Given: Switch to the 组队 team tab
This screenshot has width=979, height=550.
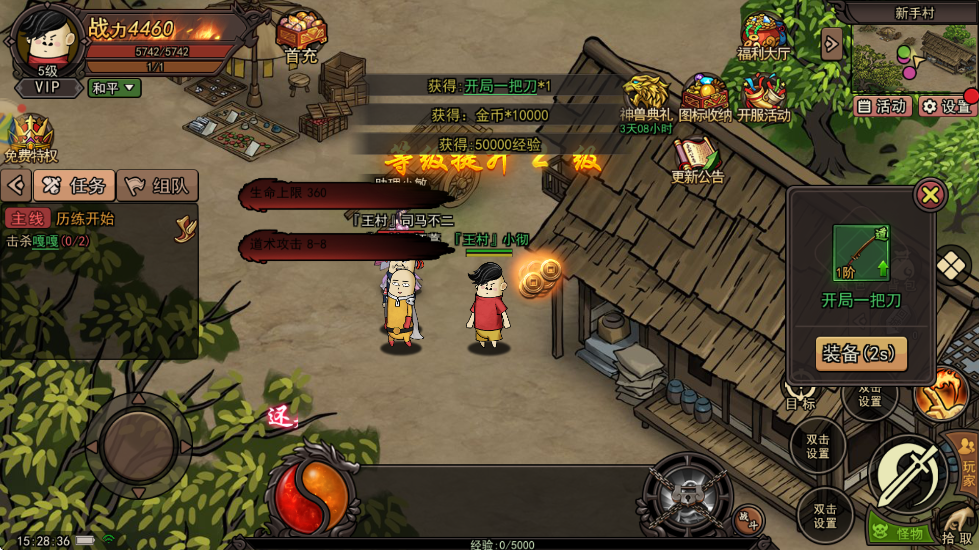Looking at the screenshot, I should 158,185.
